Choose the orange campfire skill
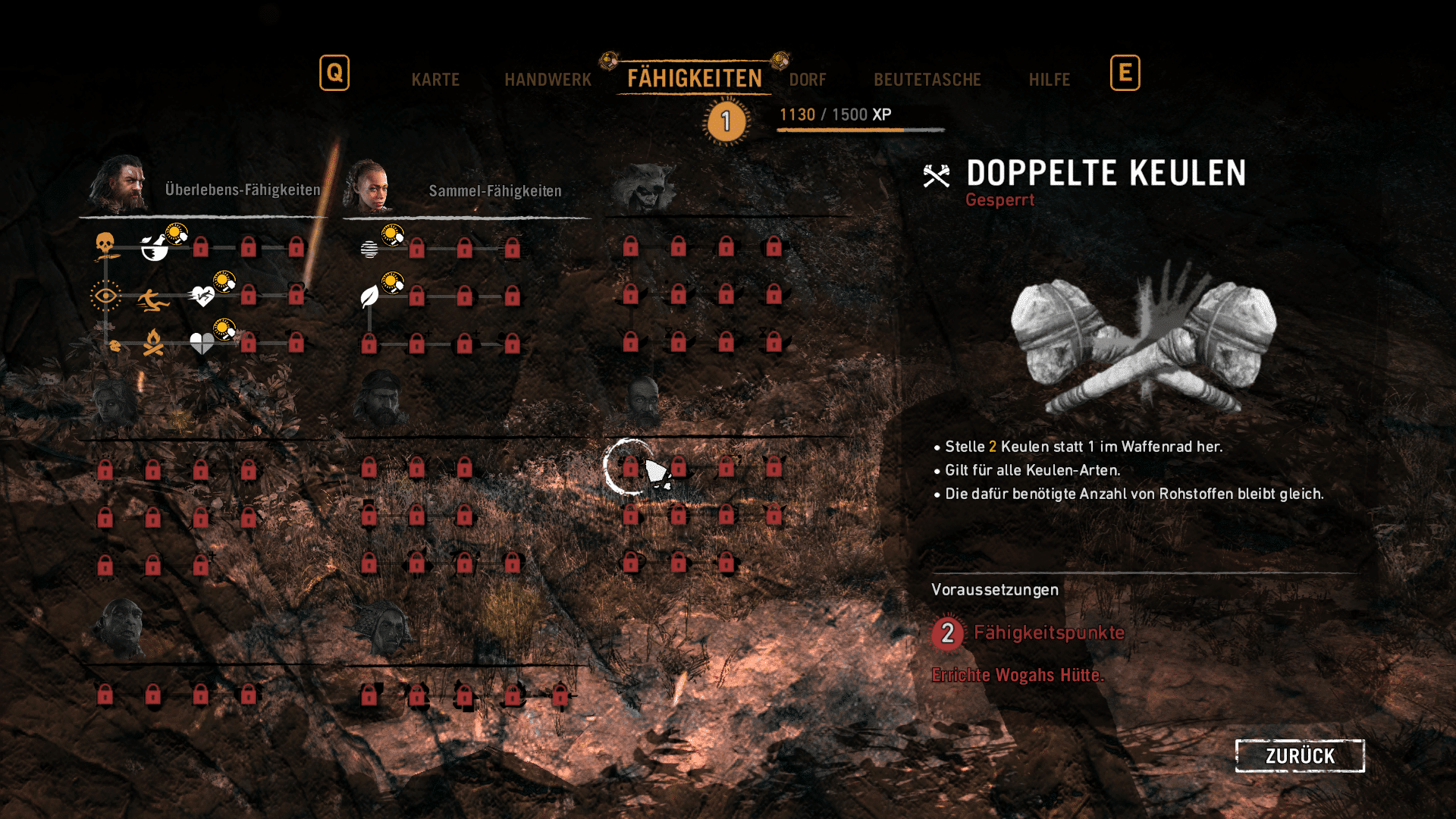This screenshot has height=819, width=1456. 153,344
